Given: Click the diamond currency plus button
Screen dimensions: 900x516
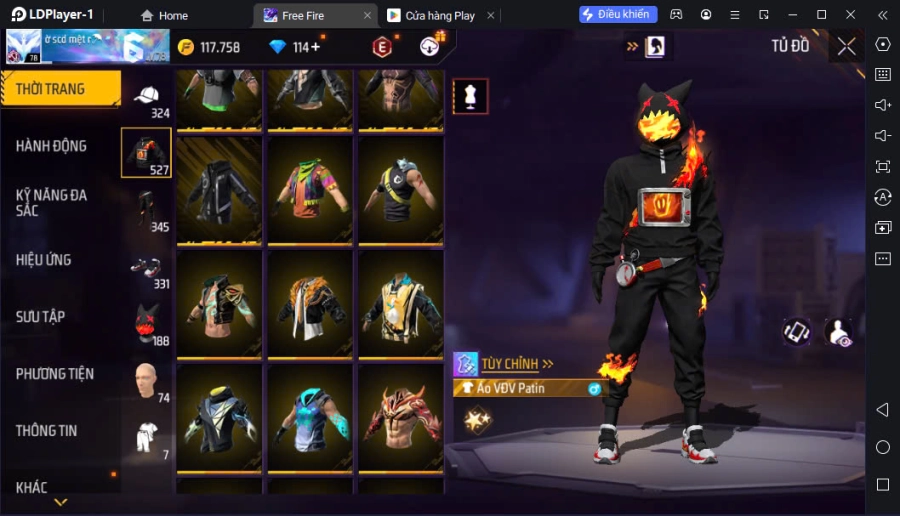Looking at the screenshot, I should tap(316, 47).
